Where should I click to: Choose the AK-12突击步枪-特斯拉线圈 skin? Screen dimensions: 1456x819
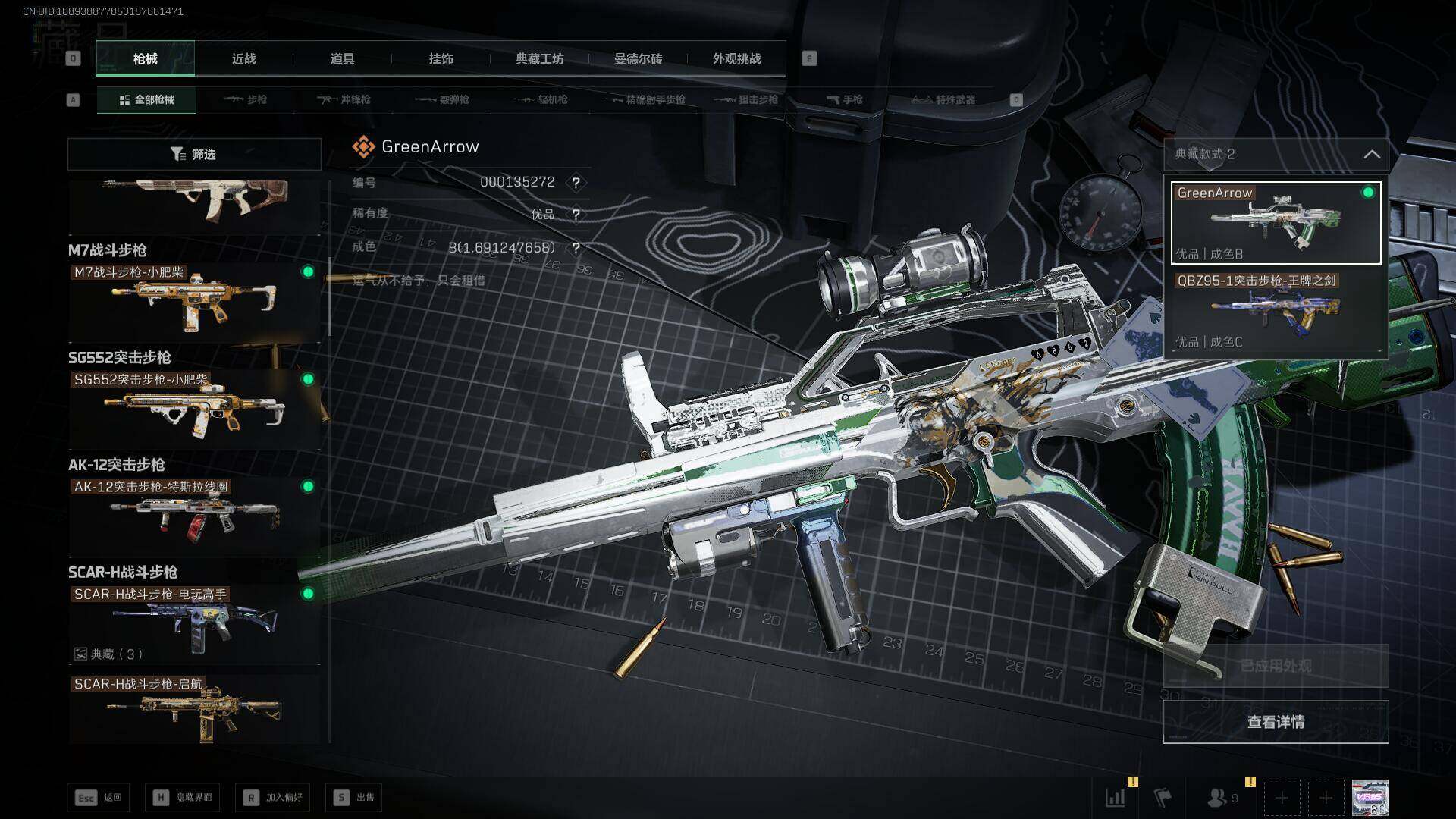194,516
